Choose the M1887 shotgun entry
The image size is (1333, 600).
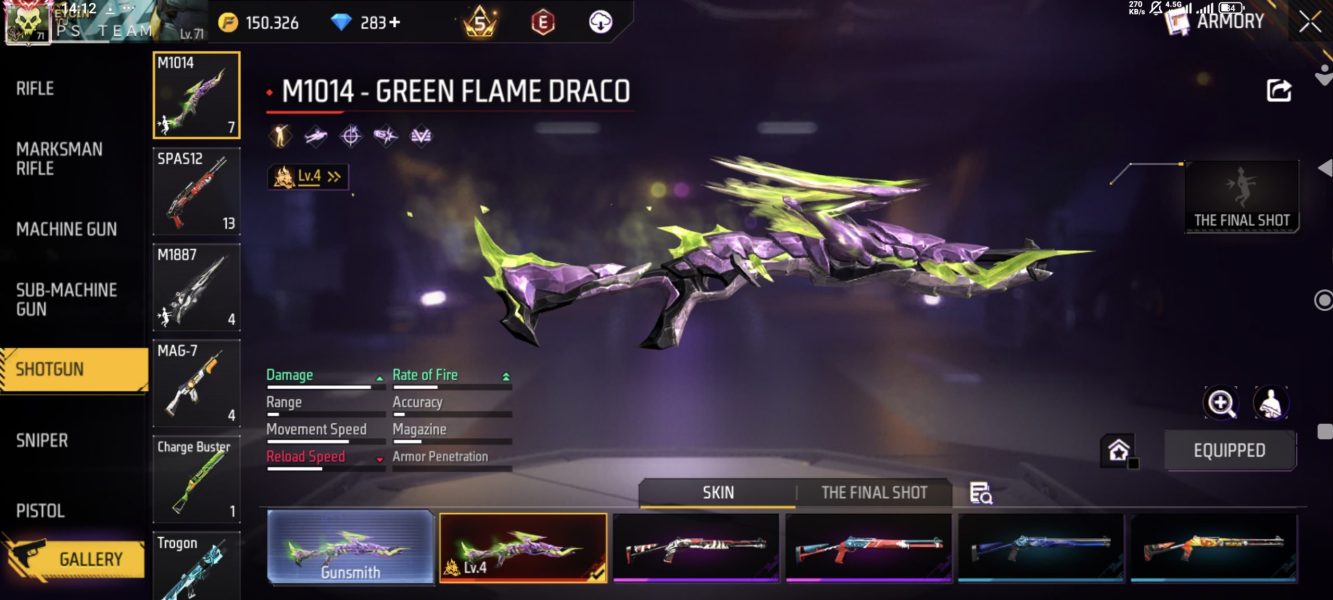coord(196,287)
